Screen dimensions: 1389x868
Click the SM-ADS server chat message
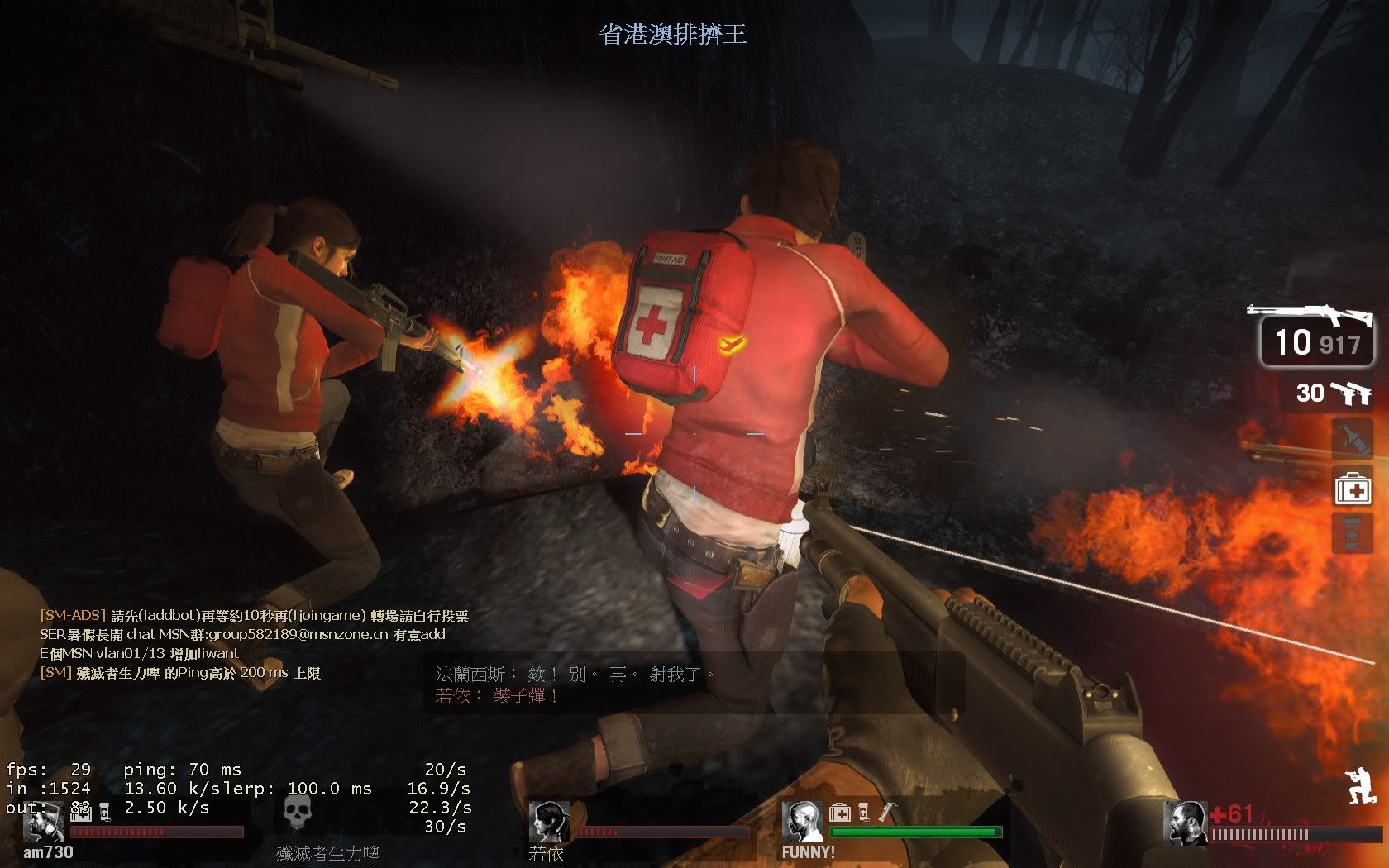[x=255, y=616]
